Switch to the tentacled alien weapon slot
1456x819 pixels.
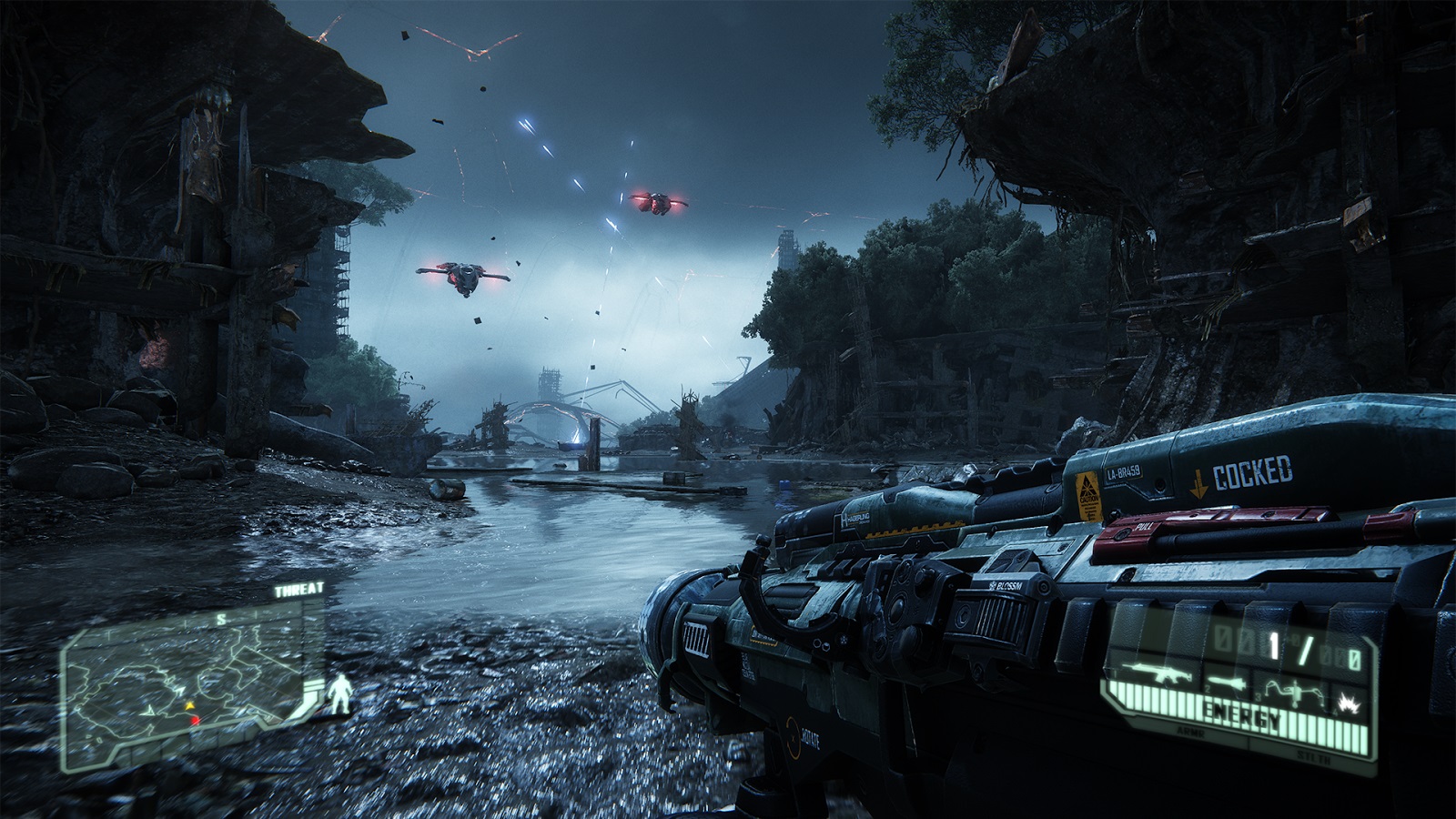[x=1292, y=693]
